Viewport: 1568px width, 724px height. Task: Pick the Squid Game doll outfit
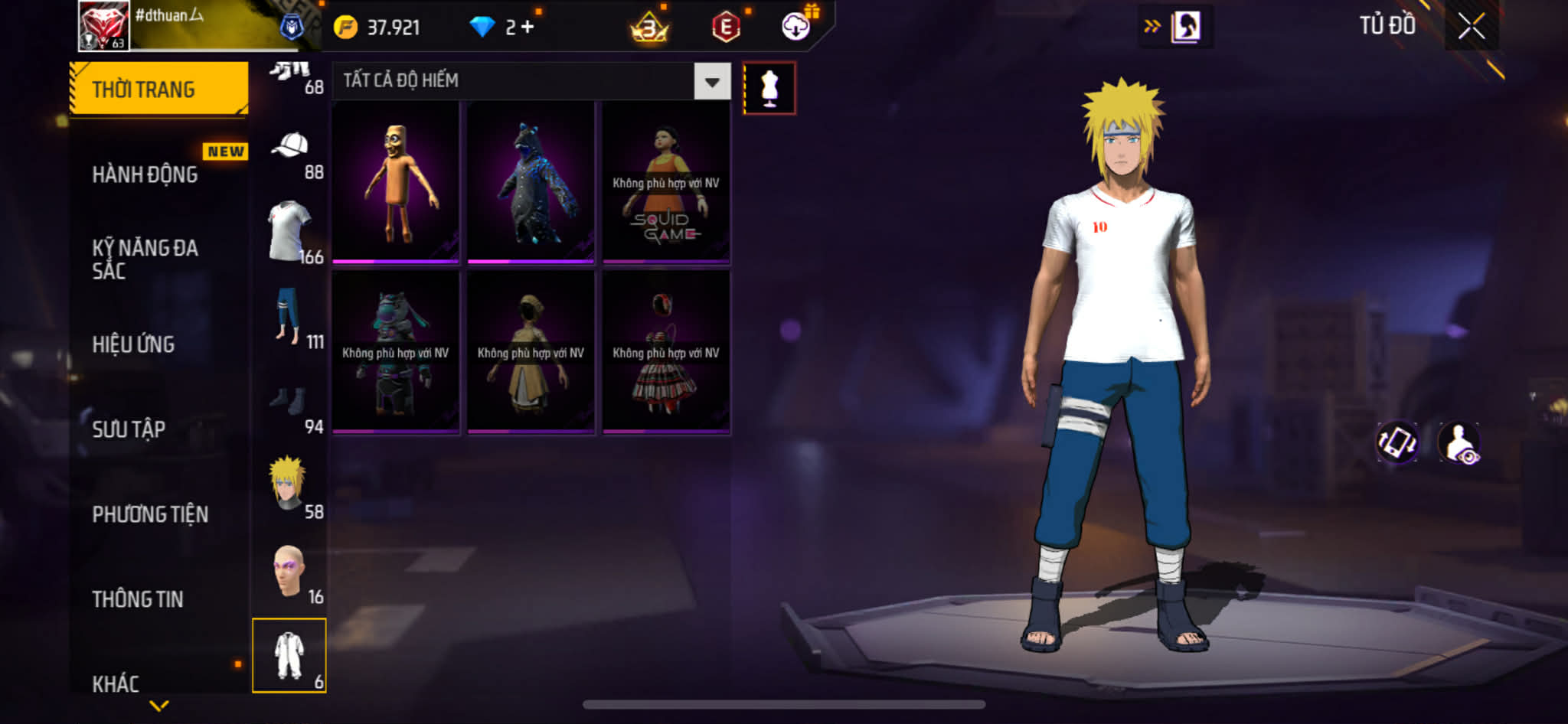666,182
